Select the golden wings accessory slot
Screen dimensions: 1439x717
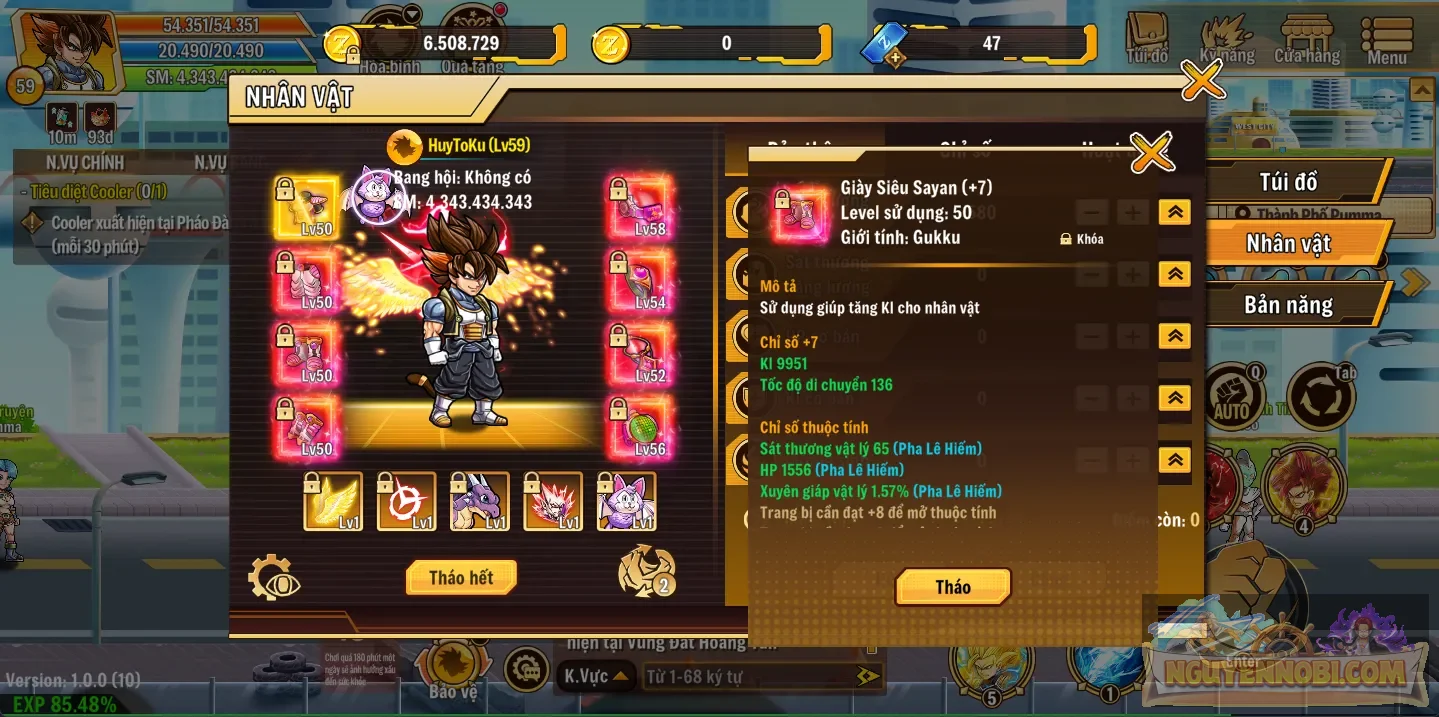point(333,502)
